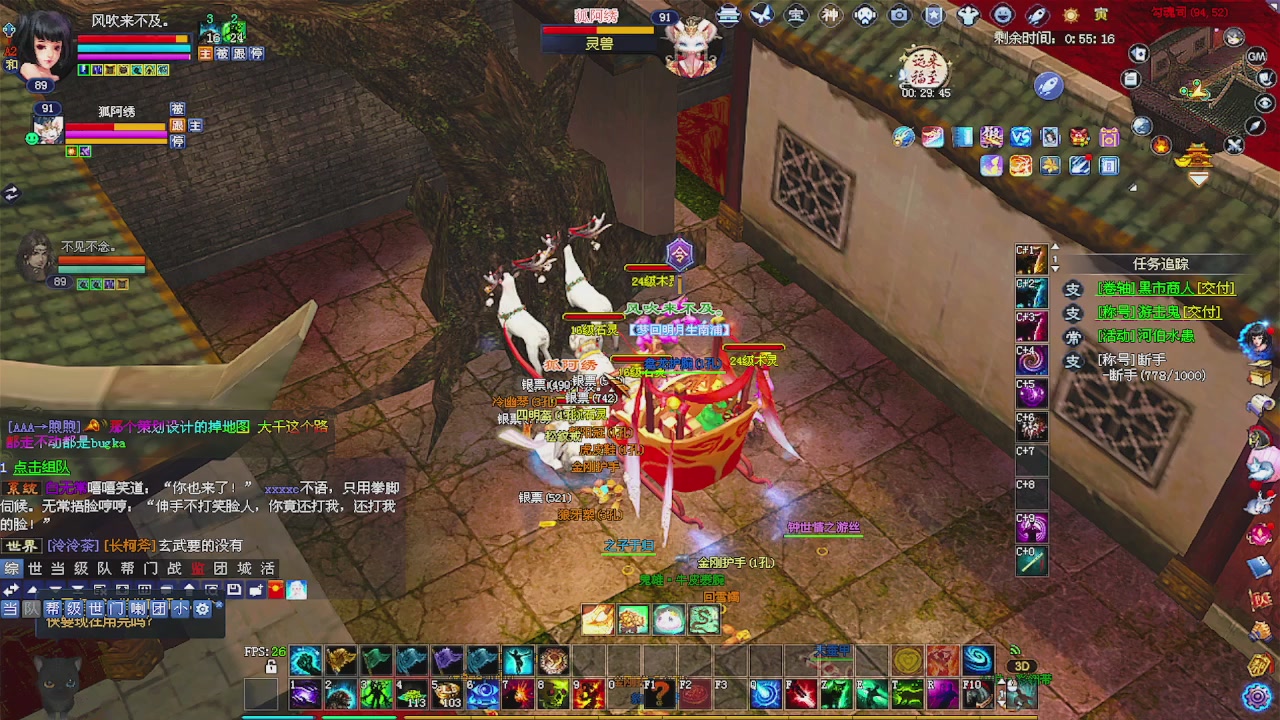This screenshot has width=1280, height=720.
Task: Select the VS arena icon near the minimap
Action: [1019, 137]
